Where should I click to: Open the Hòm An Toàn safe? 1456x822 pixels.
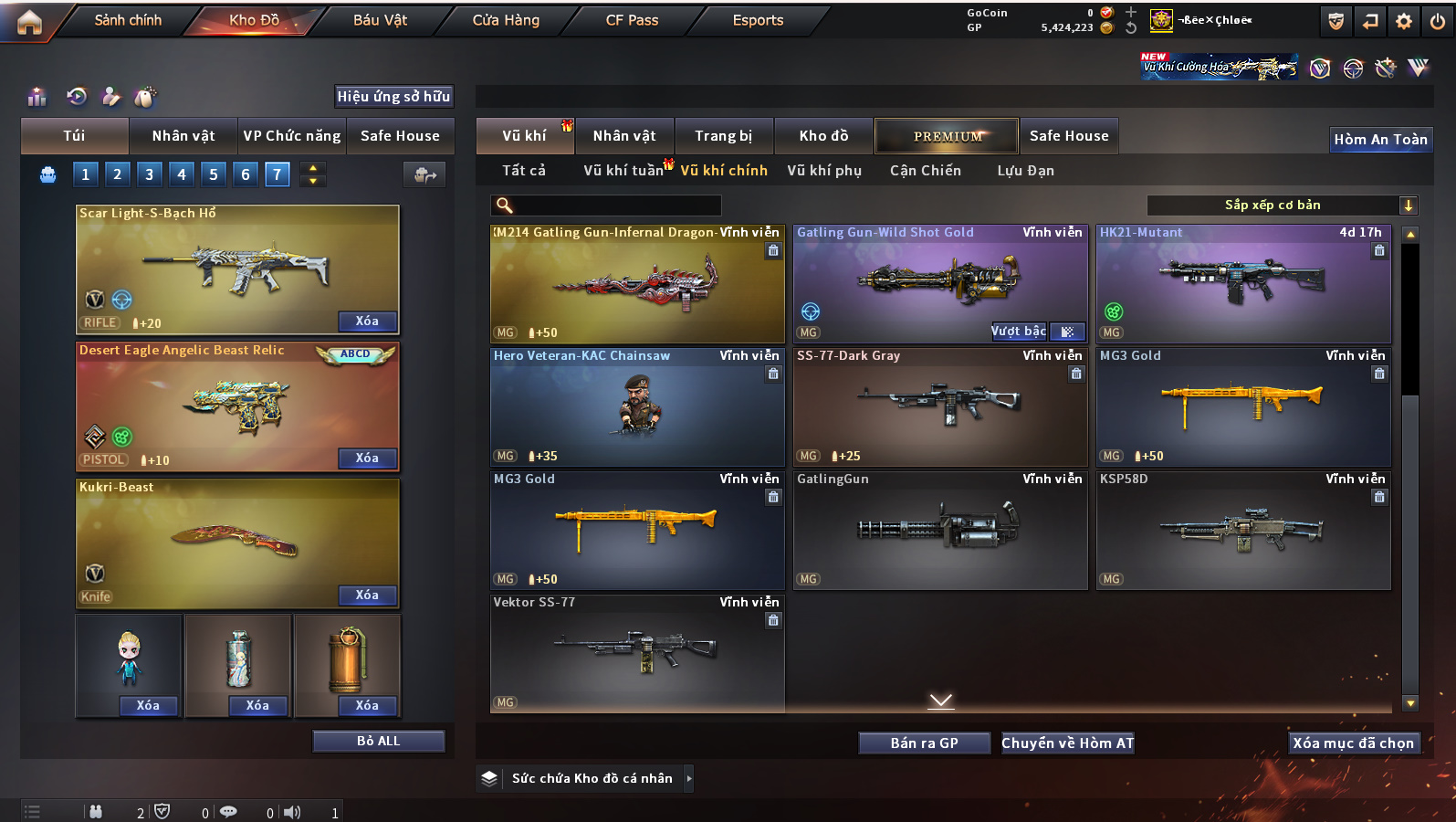click(x=1380, y=140)
